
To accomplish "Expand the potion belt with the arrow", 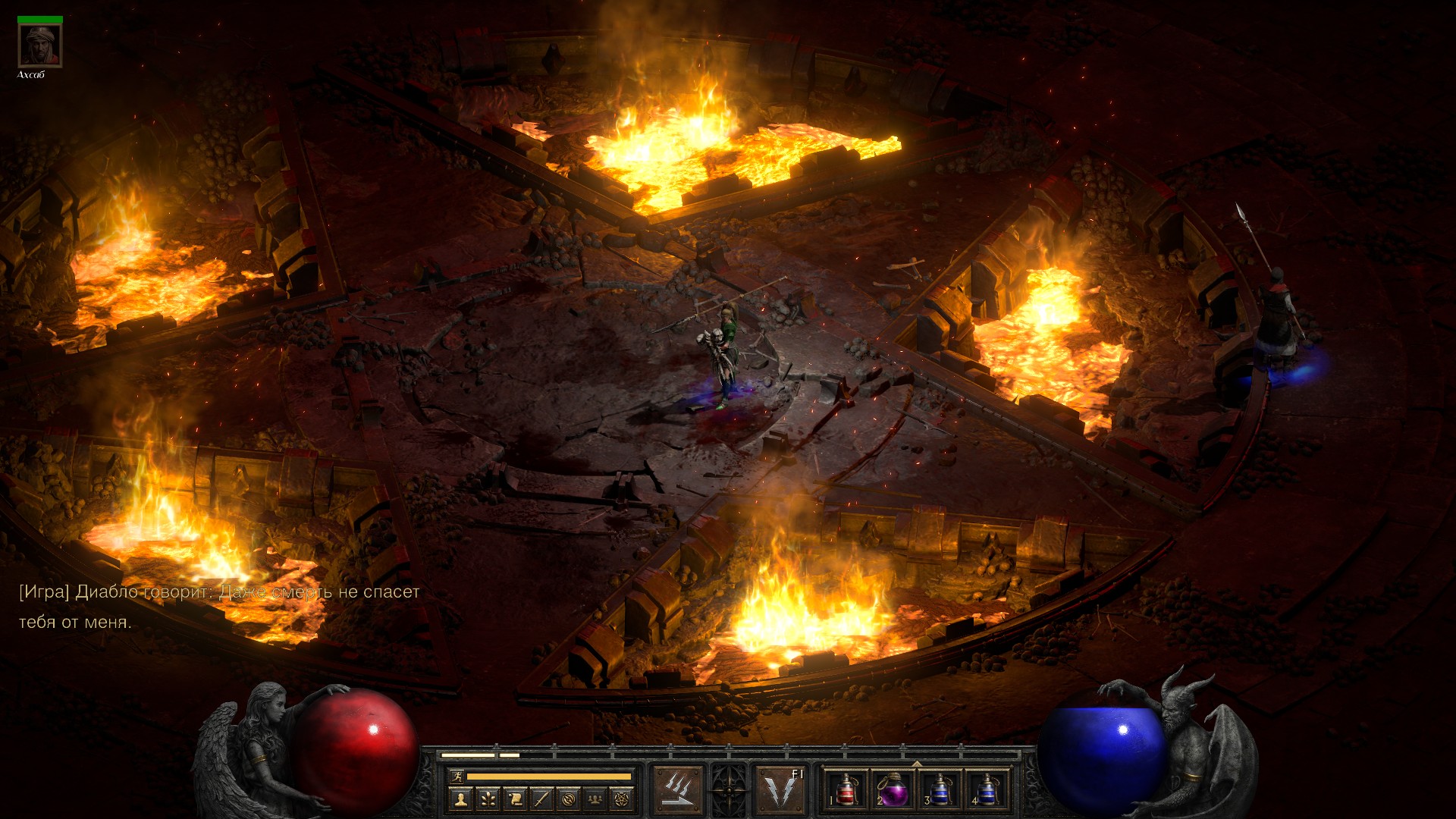I will [x=917, y=763].
